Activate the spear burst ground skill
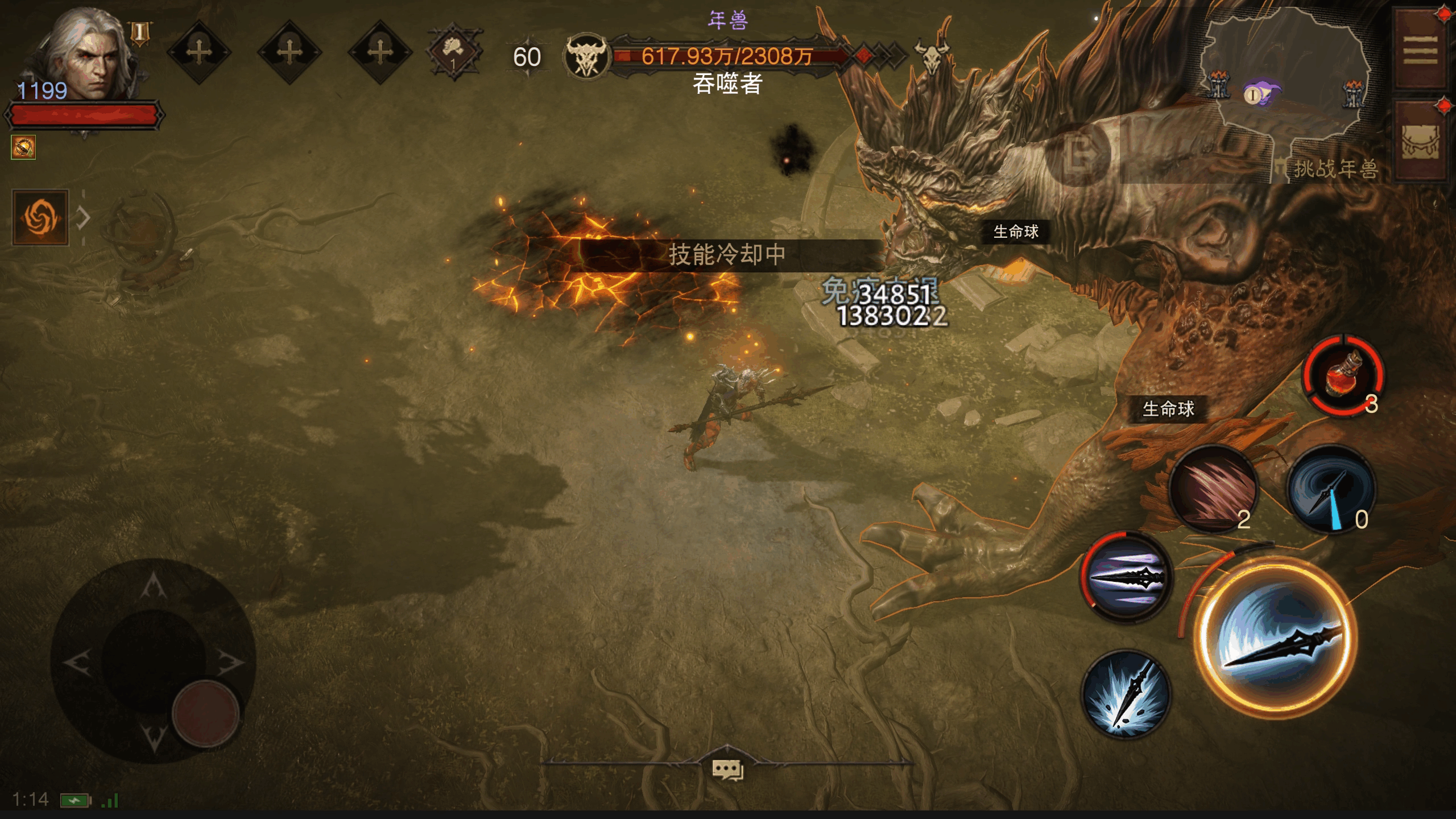The height and width of the screenshot is (819, 1456). (x=1126, y=694)
